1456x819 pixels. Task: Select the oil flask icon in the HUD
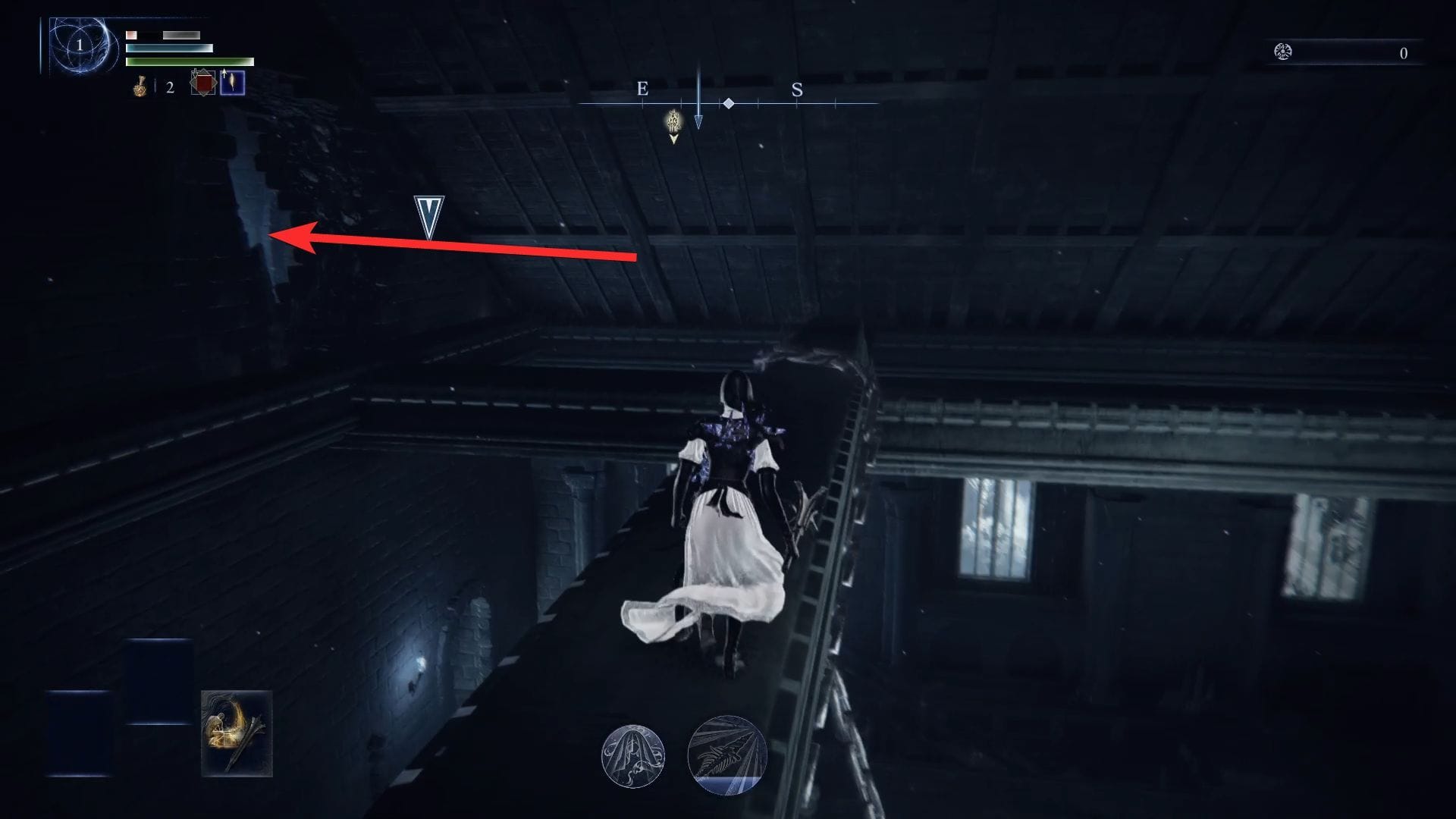click(x=140, y=87)
